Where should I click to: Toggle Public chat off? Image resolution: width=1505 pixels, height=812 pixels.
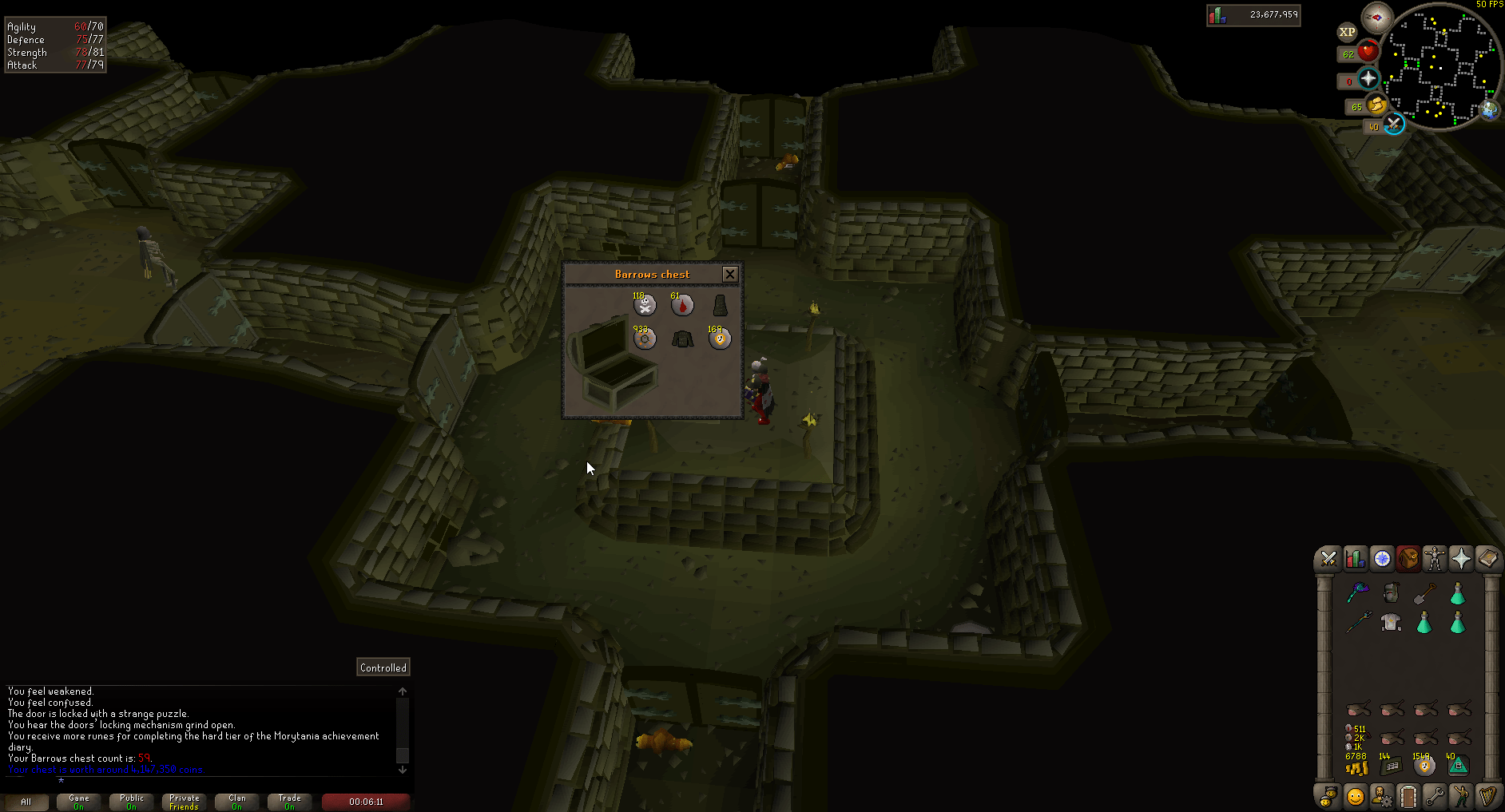click(130, 802)
